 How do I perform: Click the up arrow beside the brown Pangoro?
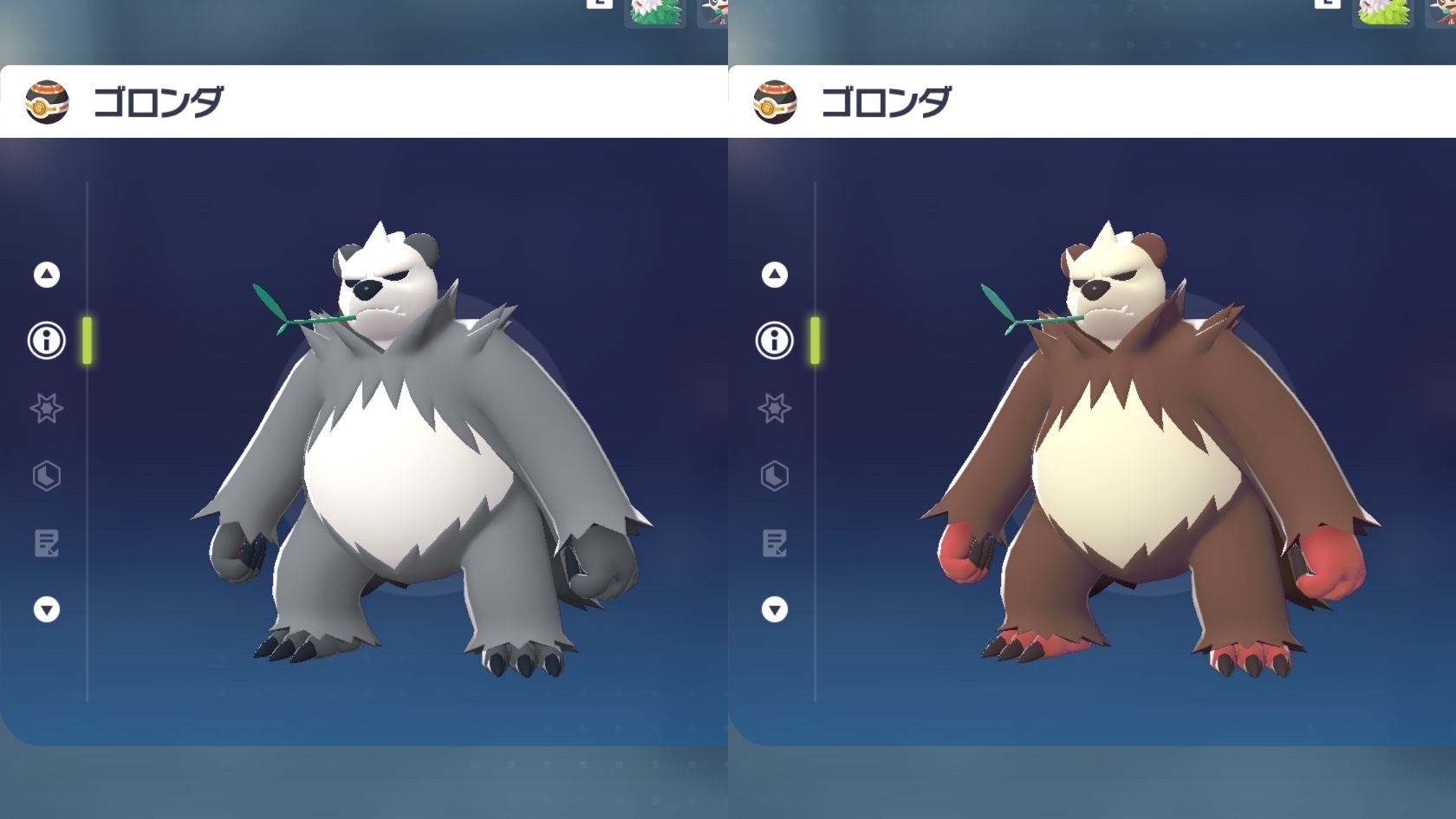(x=775, y=275)
